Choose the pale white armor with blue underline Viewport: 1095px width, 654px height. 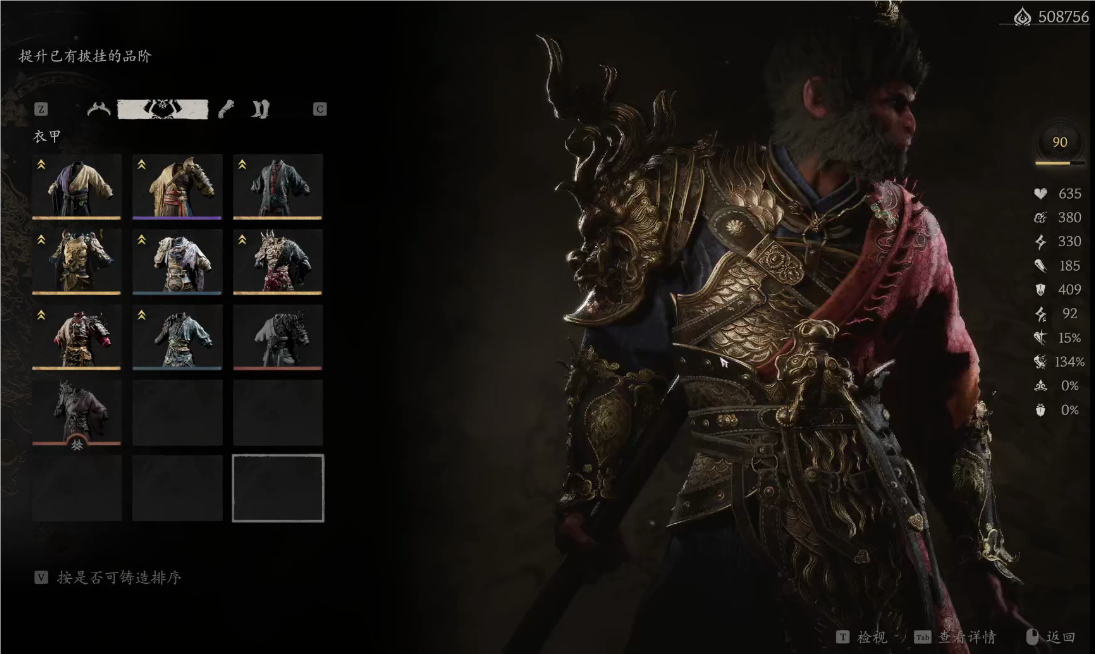[177, 261]
